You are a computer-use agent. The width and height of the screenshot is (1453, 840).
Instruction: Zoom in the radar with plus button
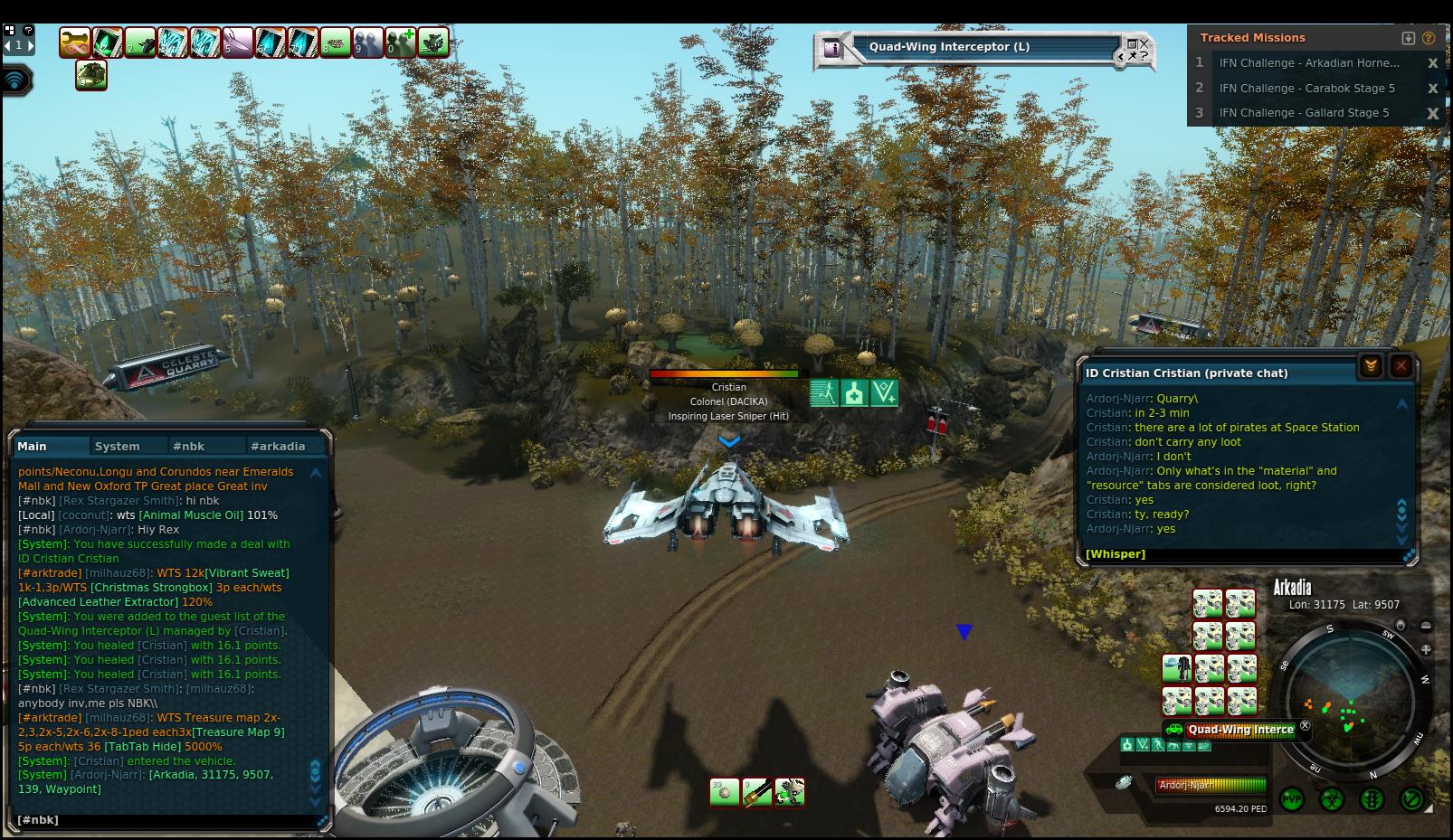pos(1426,649)
